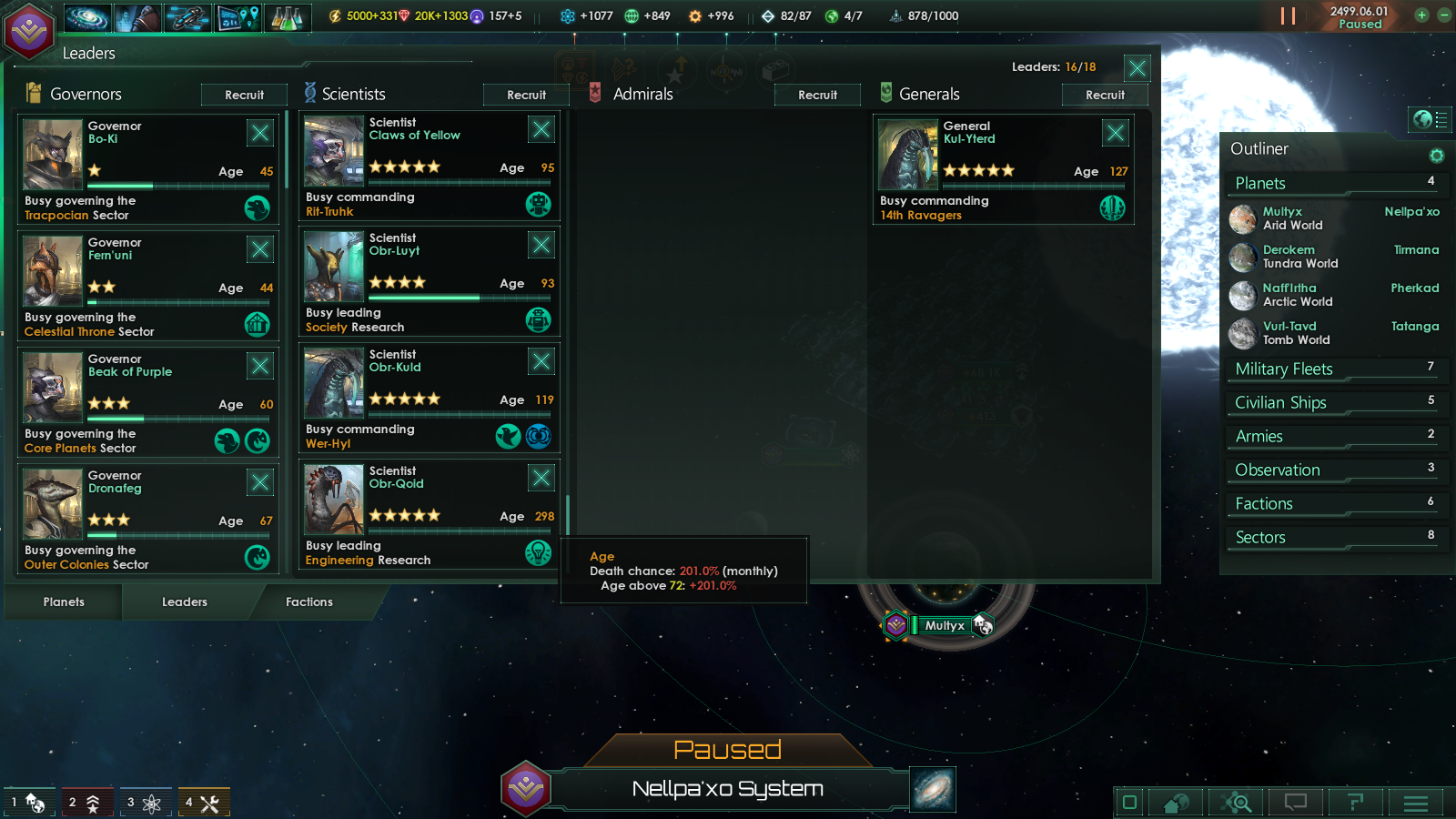The height and width of the screenshot is (819, 1456).
Task: Recruit a new Admiral
Action: pyautogui.click(x=816, y=94)
